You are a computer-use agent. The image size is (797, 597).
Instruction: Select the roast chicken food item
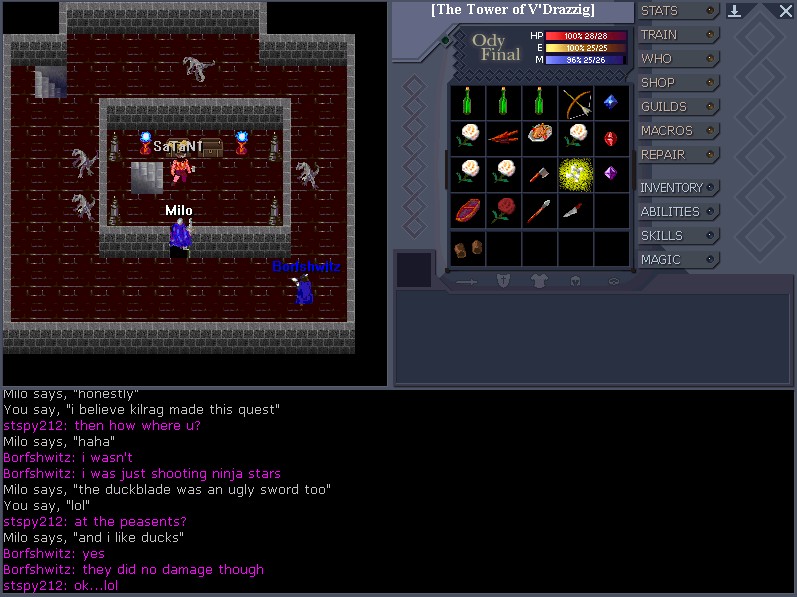pyautogui.click(x=539, y=136)
